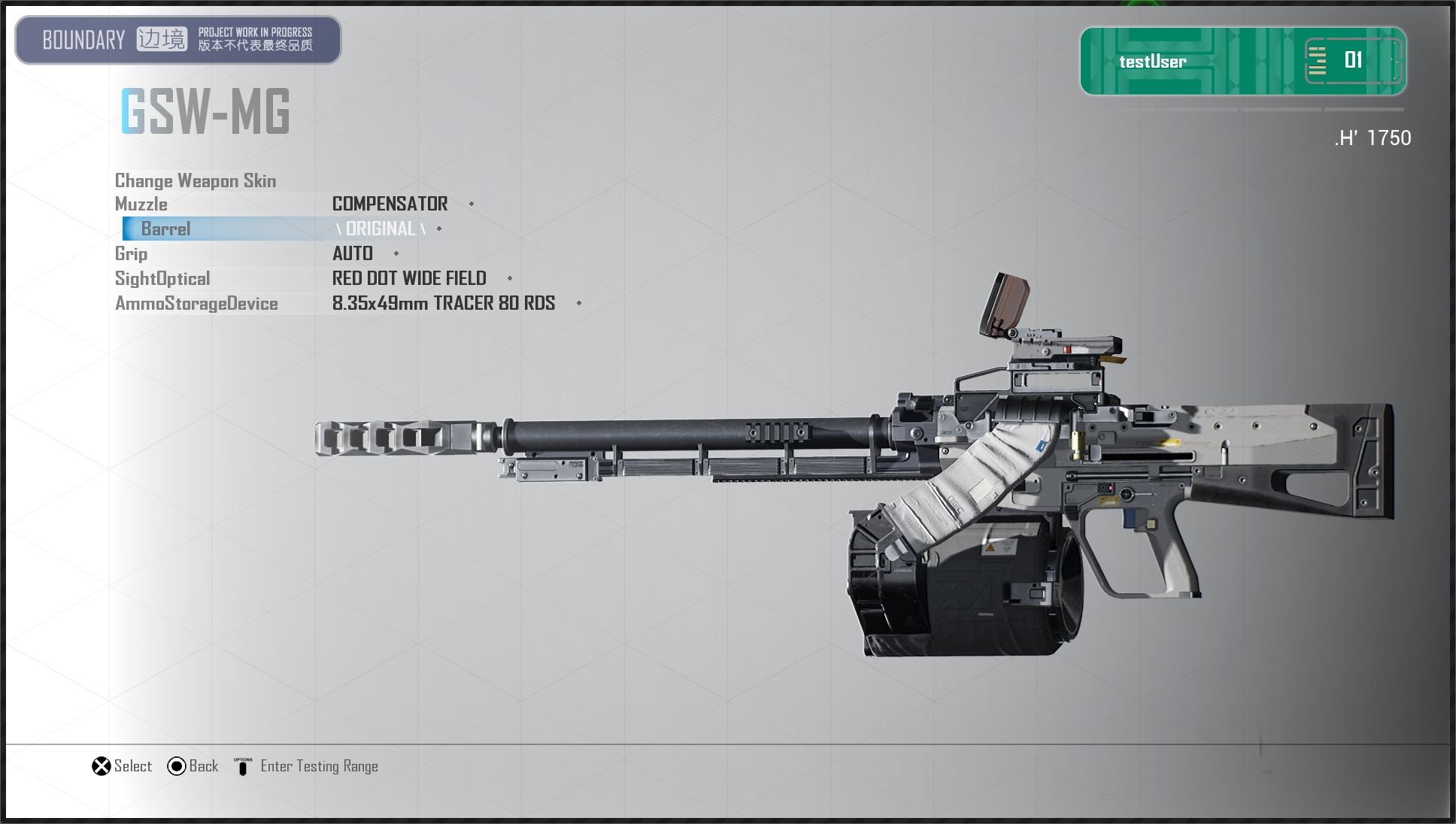Viewport: 1456px width, 824px height.
Task: Select the Muzzle attachment row
Action: coord(141,204)
